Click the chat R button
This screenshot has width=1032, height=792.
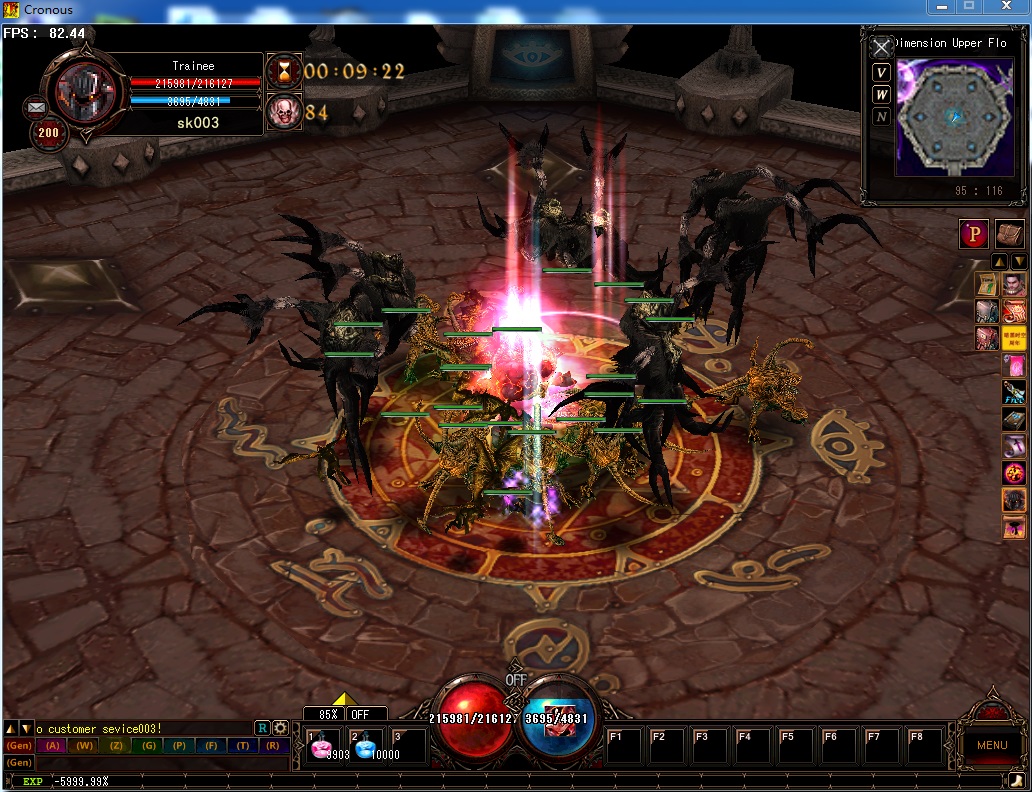(262, 728)
